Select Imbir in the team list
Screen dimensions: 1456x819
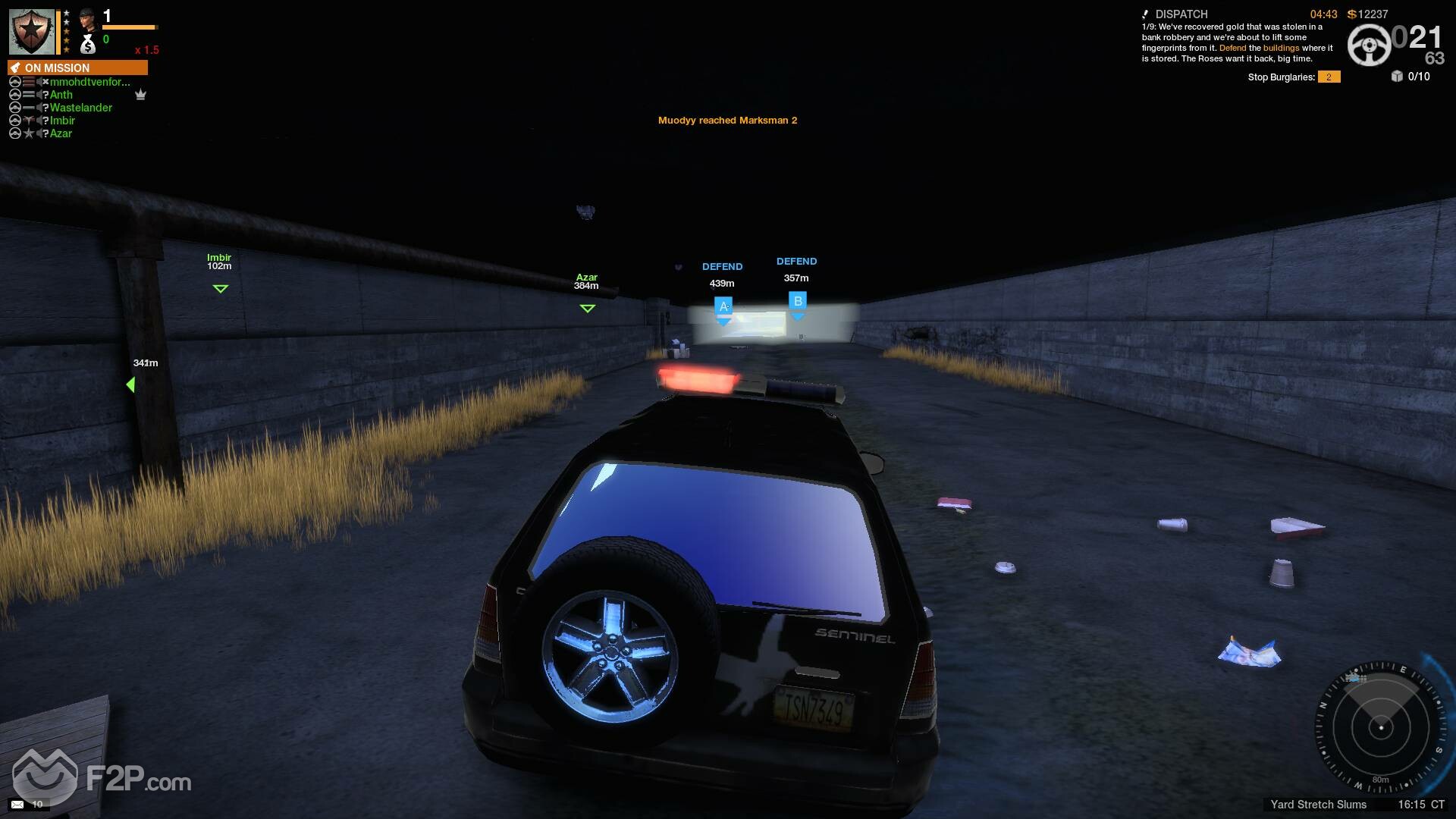coord(62,121)
